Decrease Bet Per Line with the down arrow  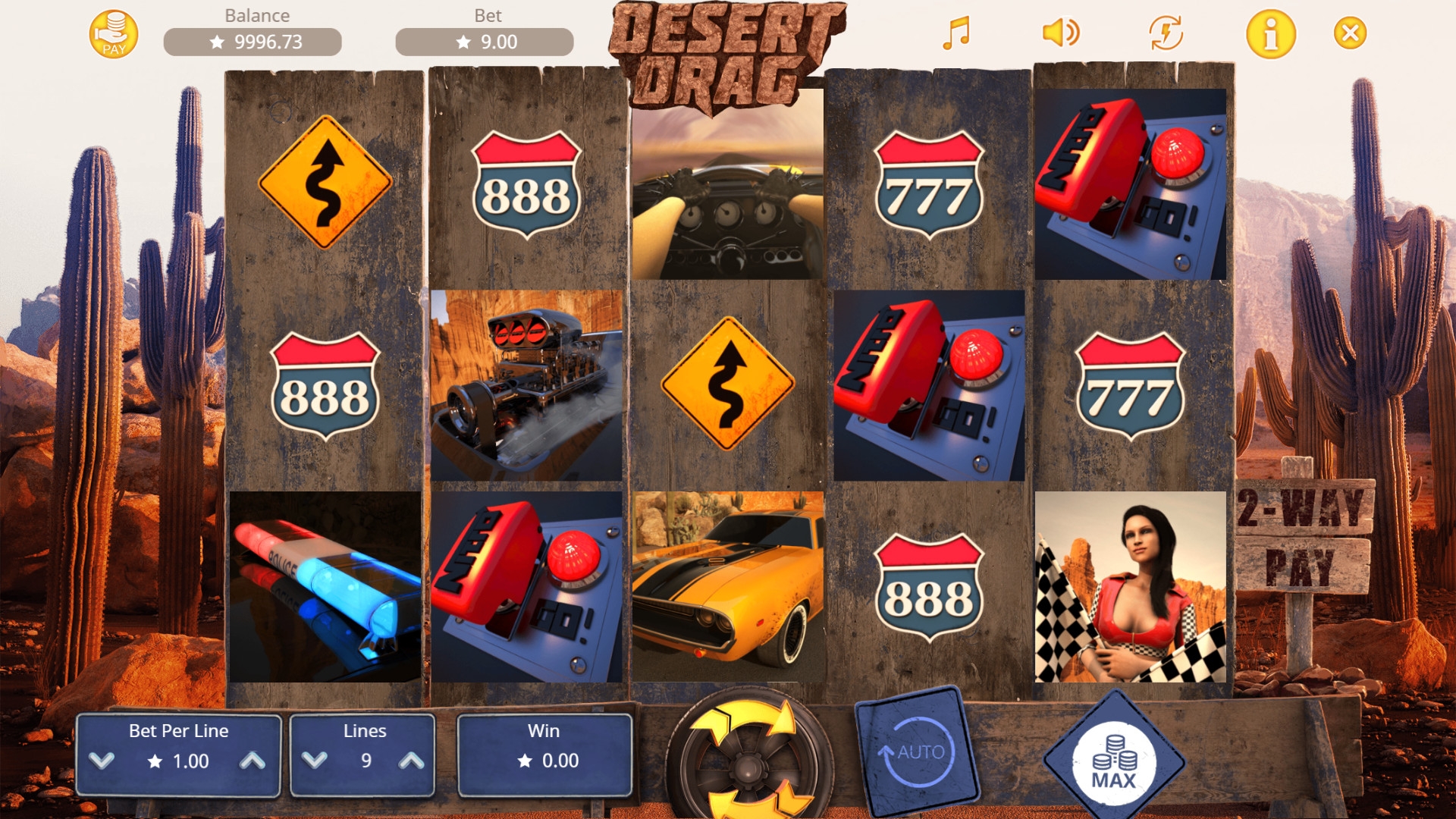pyautogui.click(x=102, y=761)
